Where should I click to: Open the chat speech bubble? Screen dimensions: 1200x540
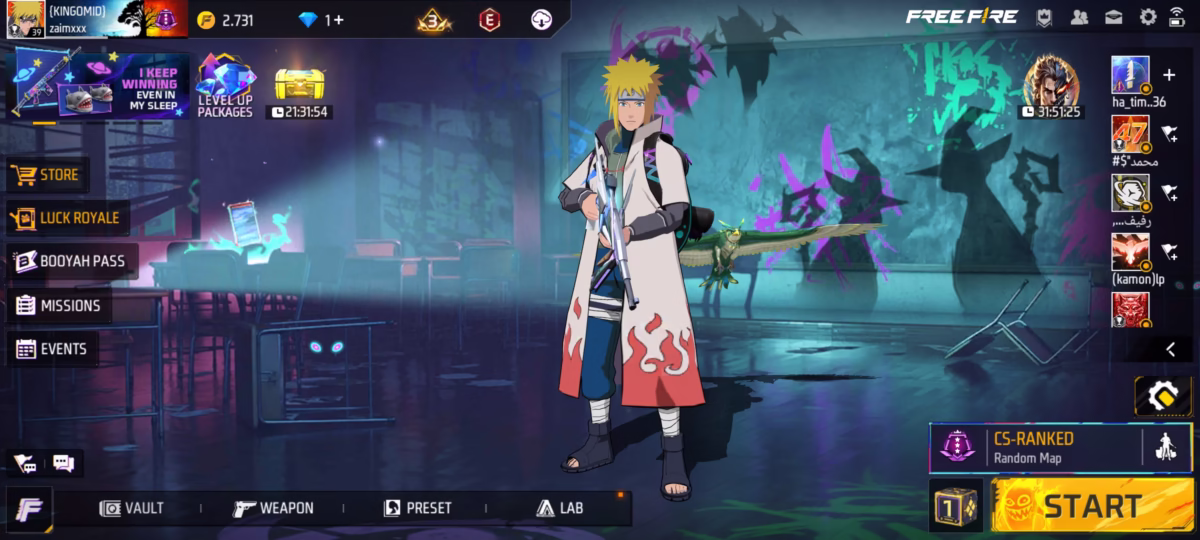64,463
